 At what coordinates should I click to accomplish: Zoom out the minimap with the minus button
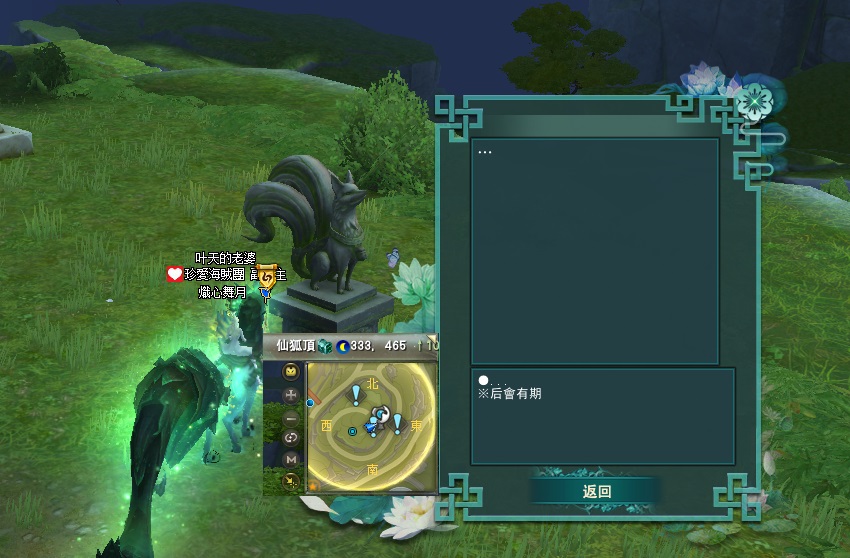click(x=291, y=417)
